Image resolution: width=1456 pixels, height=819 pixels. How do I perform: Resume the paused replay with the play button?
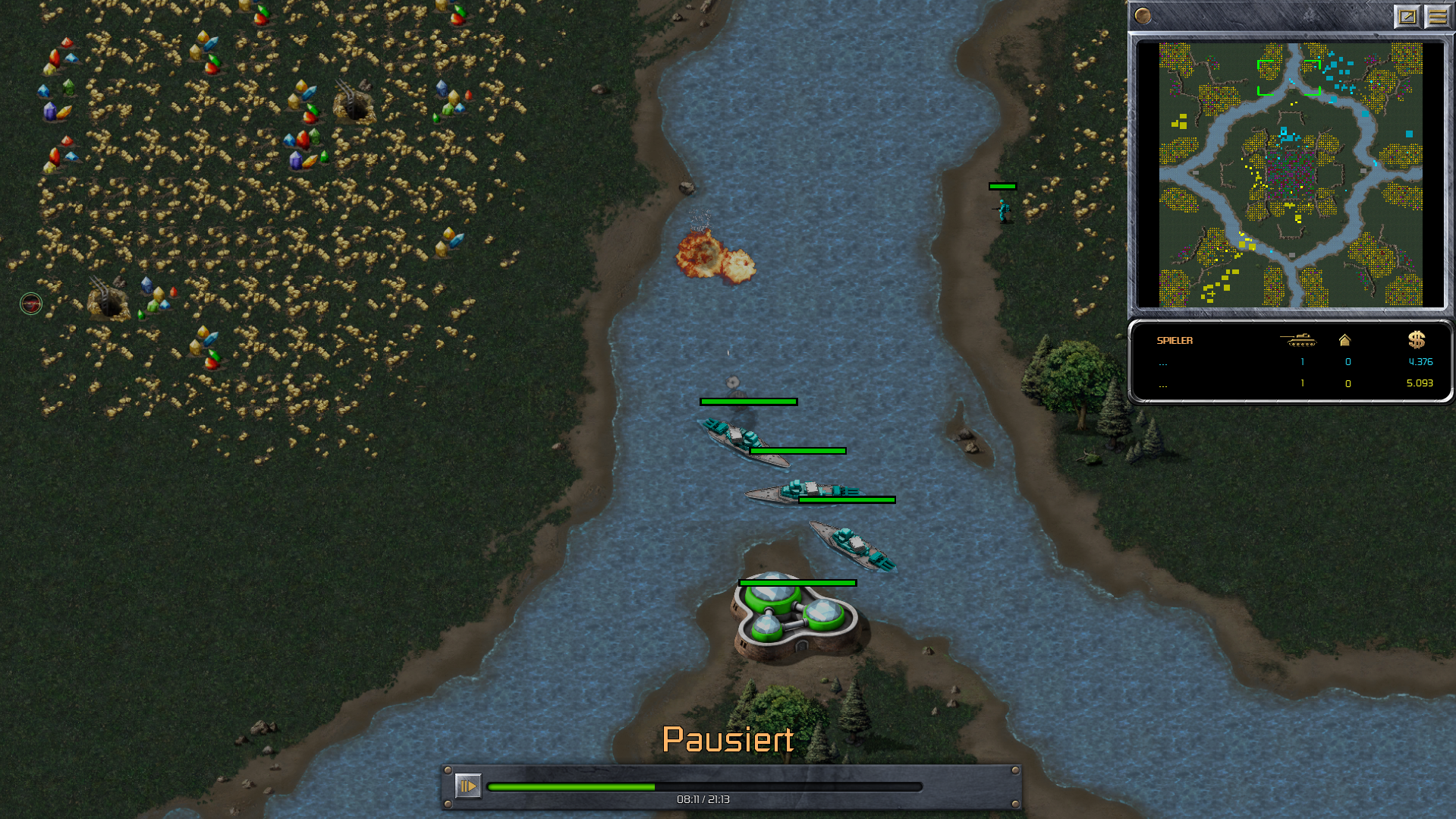tap(467, 786)
